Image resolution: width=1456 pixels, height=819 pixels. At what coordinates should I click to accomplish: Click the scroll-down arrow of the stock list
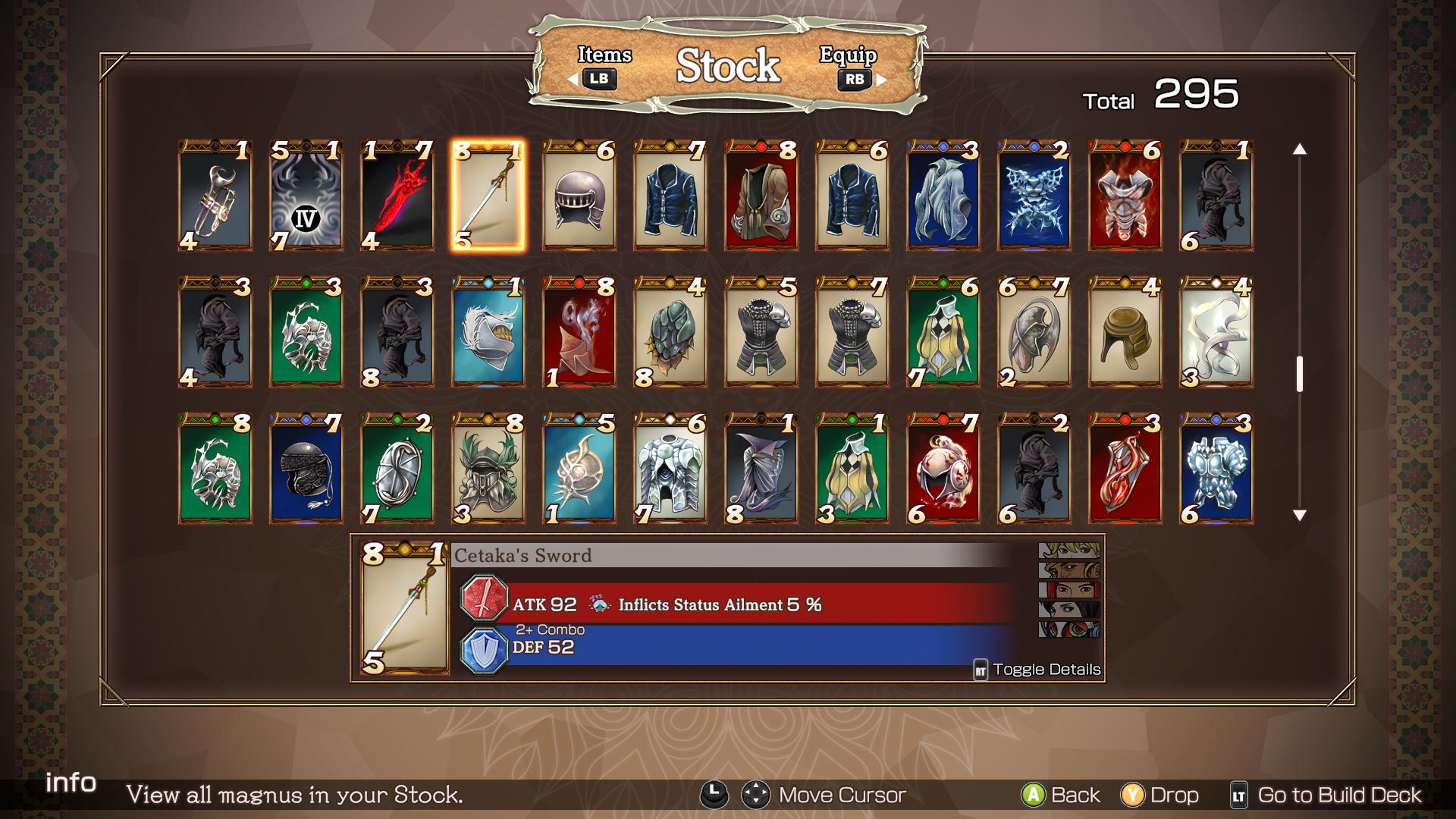pos(1300,516)
